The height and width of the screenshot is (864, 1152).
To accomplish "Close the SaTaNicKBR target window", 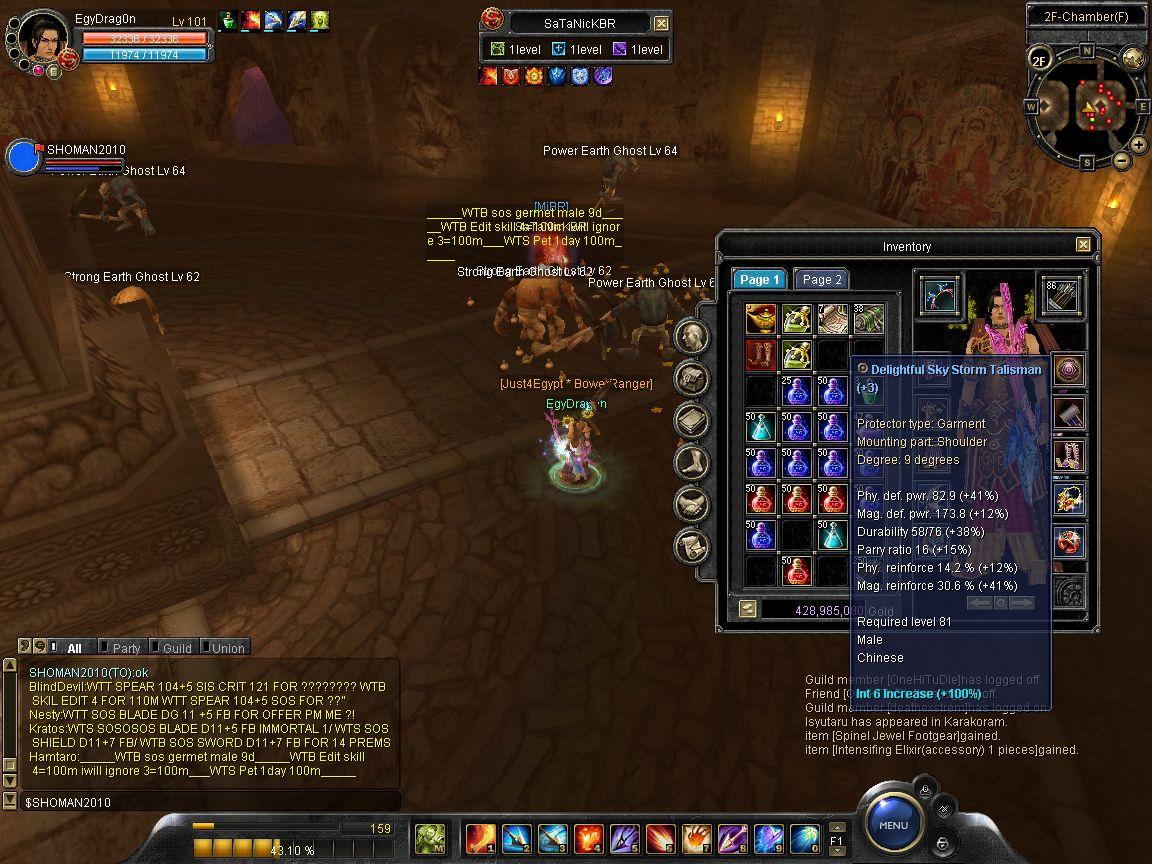I will [661, 23].
